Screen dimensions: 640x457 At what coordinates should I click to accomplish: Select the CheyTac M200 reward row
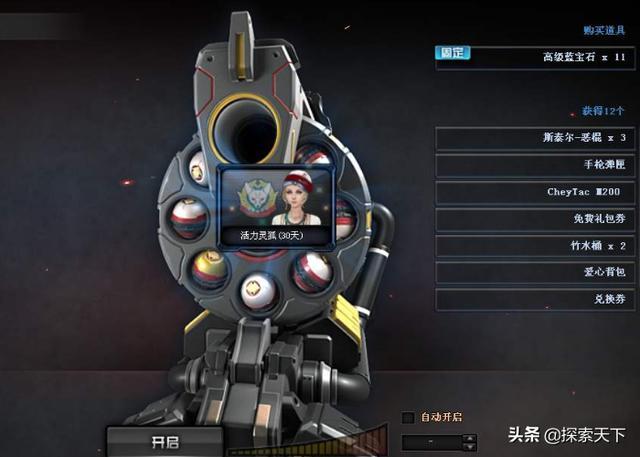[535, 192]
